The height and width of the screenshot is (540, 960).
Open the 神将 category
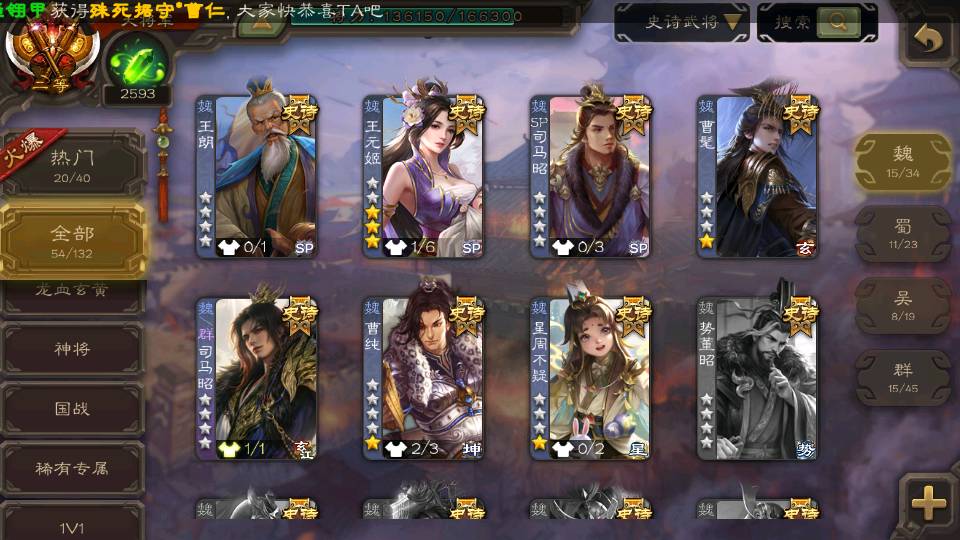[x=72, y=349]
